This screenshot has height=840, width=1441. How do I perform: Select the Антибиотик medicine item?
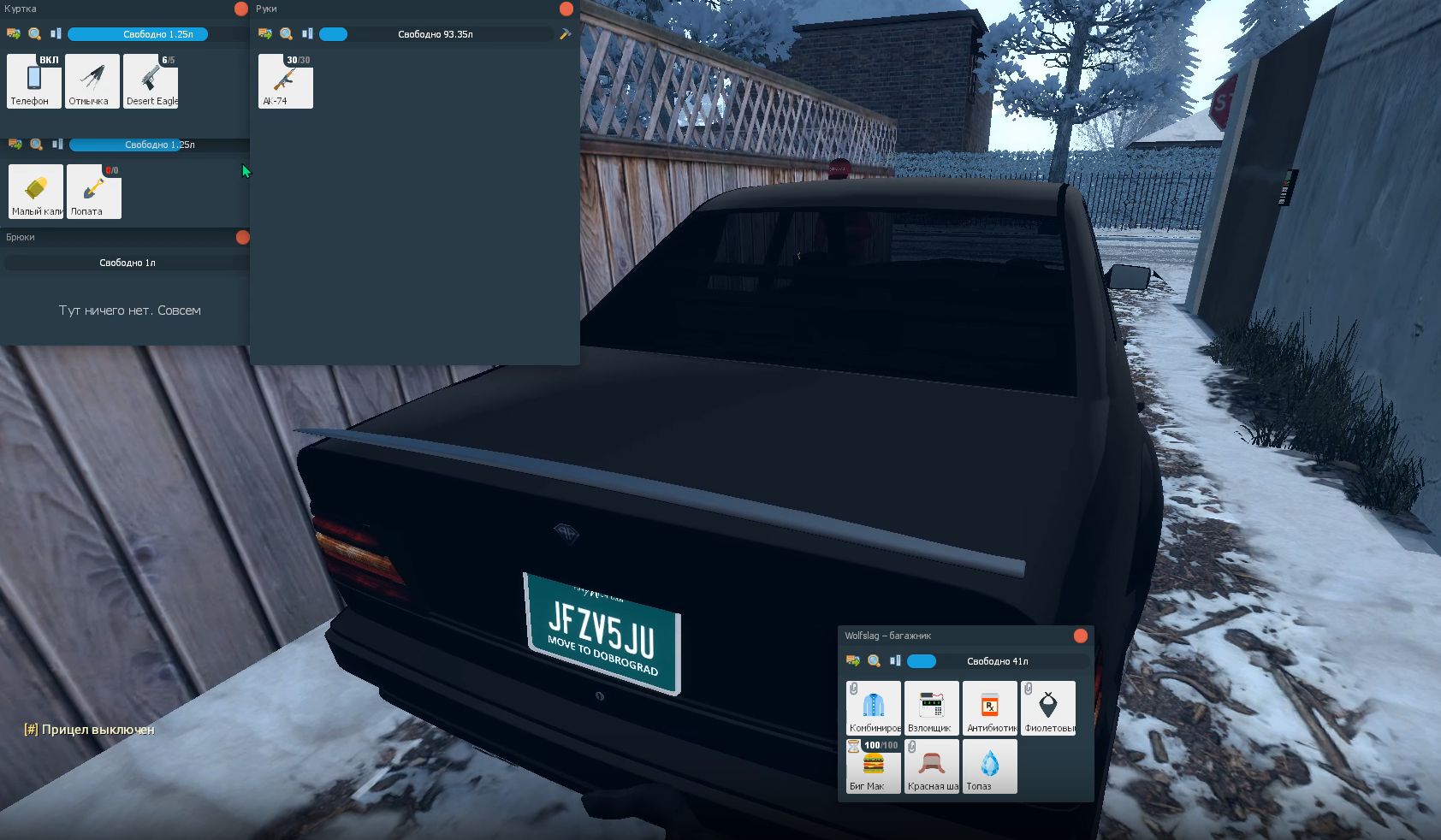point(990,707)
